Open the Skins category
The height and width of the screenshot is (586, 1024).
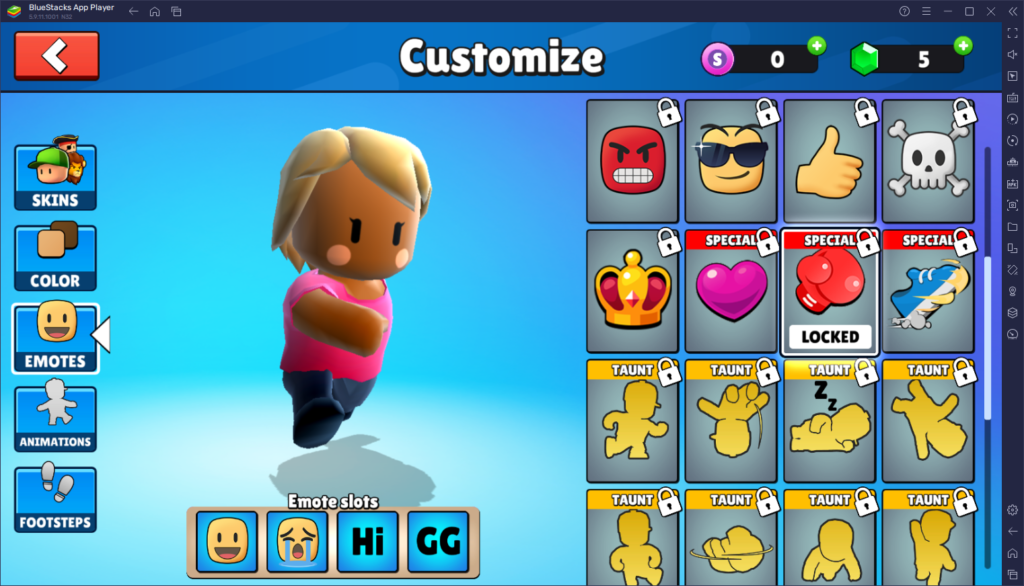coord(55,177)
